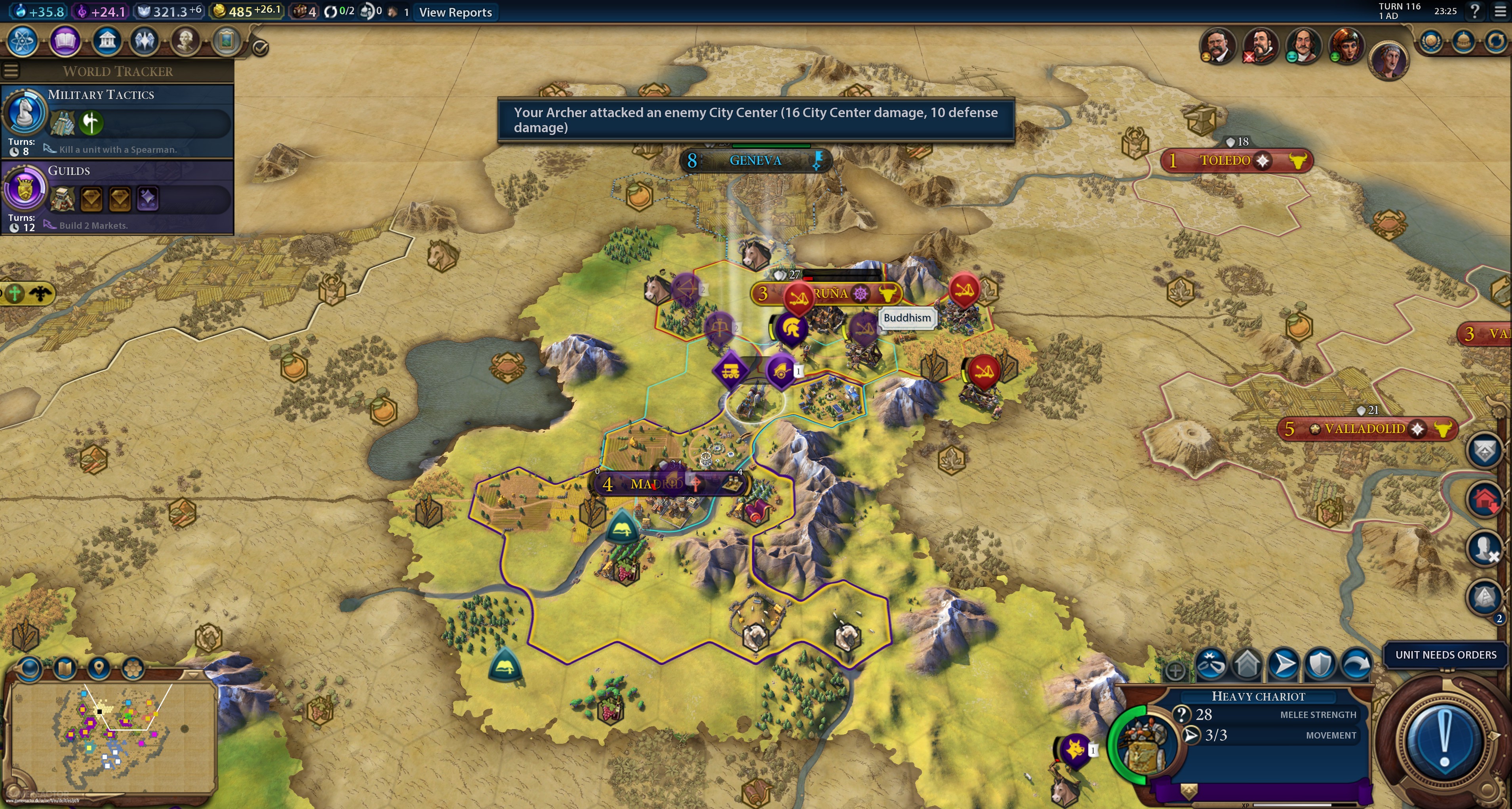Open the Great Works painting button
This screenshot has height=809, width=1512.
coord(227,41)
